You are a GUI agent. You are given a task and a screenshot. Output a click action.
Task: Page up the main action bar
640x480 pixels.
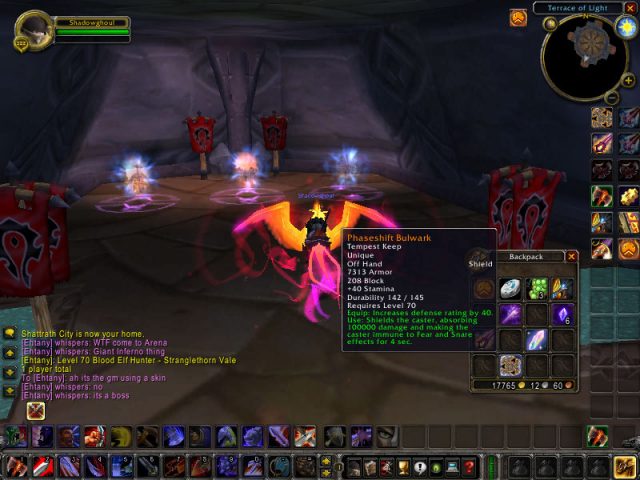326,461
